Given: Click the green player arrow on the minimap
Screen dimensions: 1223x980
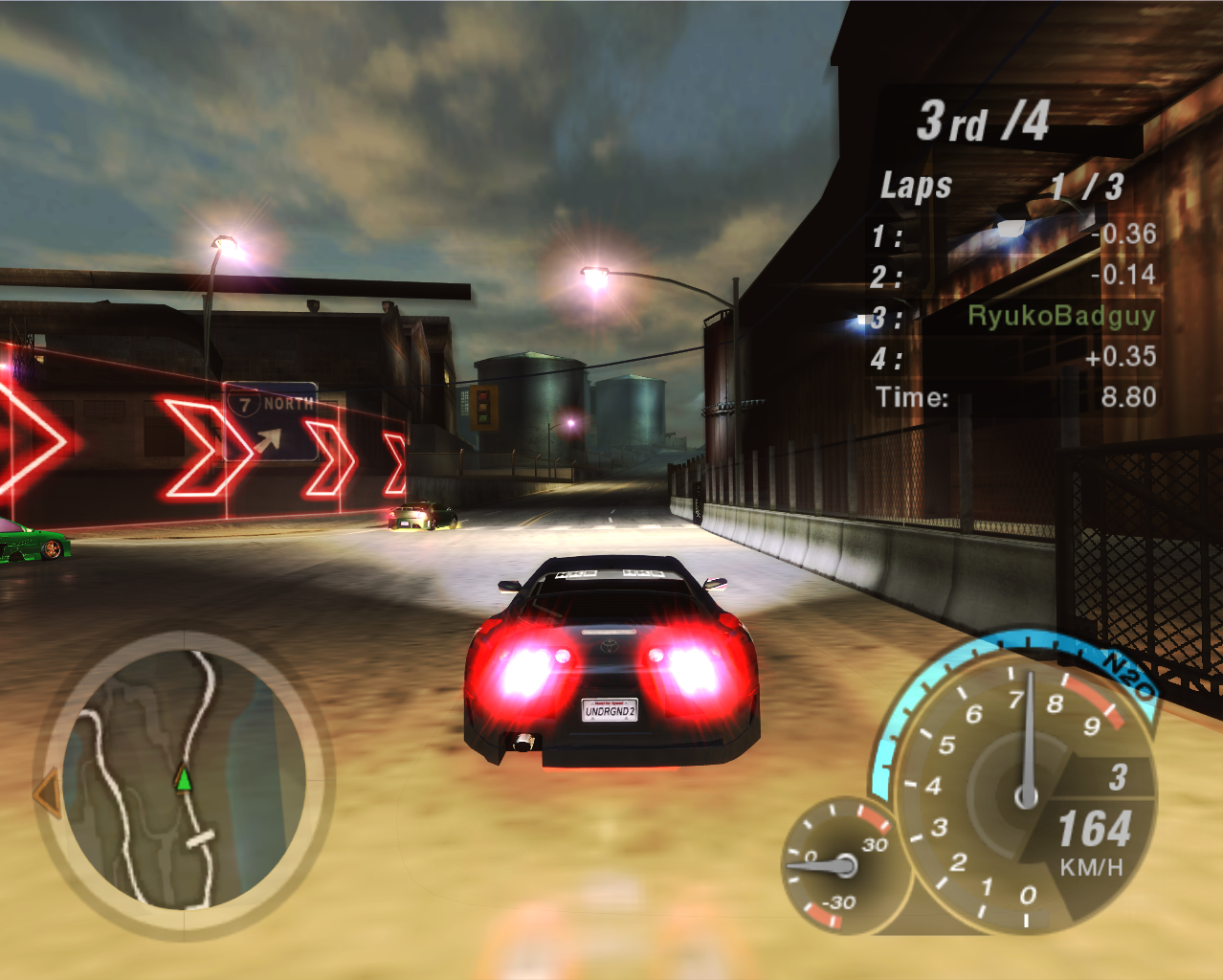Looking at the screenshot, I should point(184,779).
